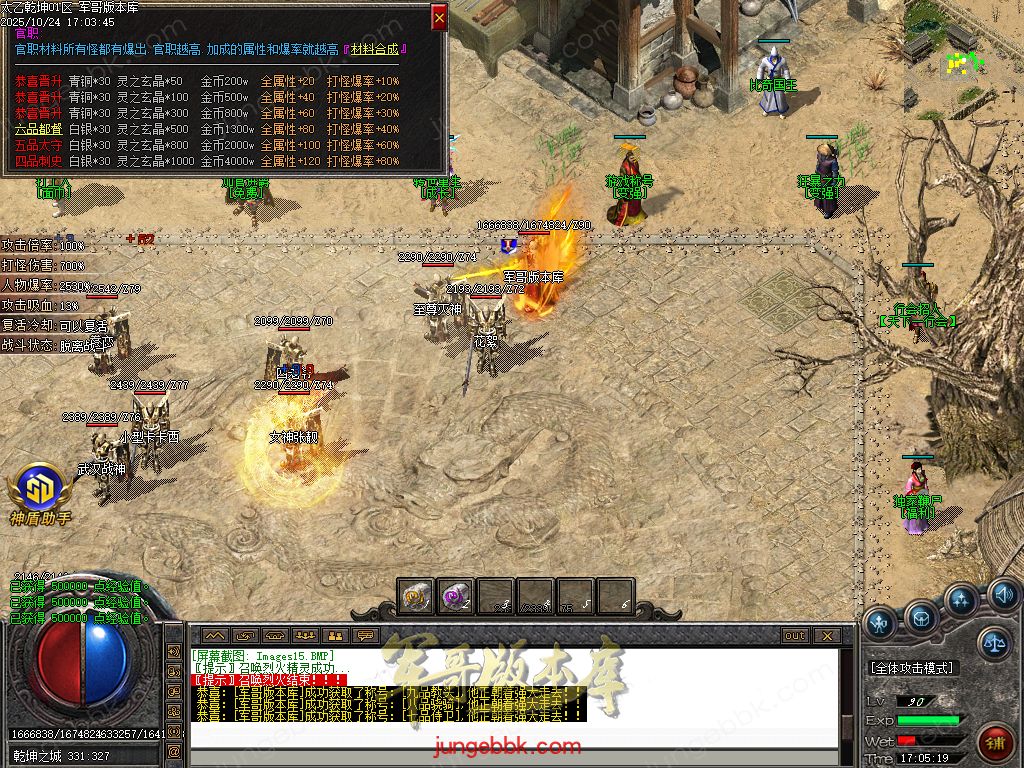Choose the 四品刺史 rank row
1024x768 pixels.
tap(38, 161)
